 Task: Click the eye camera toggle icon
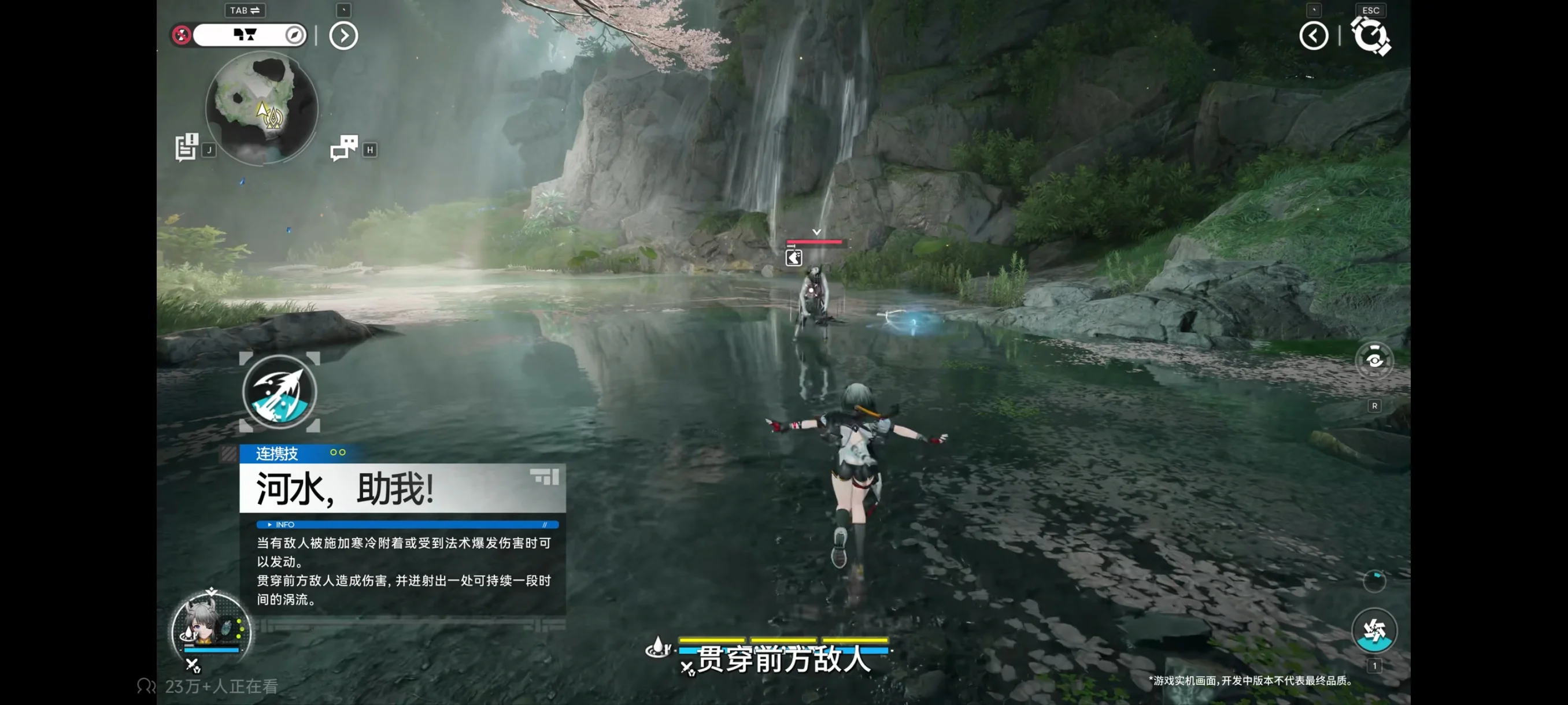(1374, 361)
